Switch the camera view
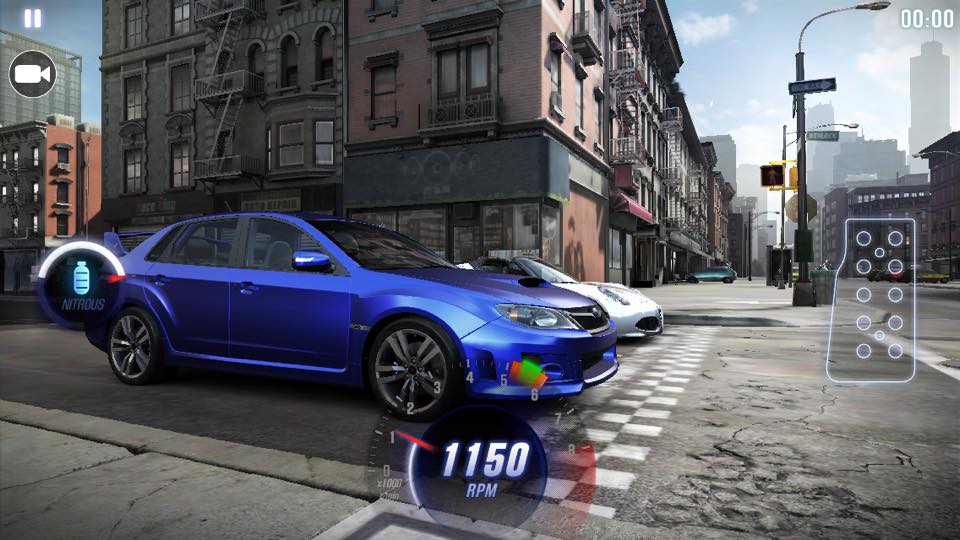Viewport: 960px width, 540px height. 32,74
